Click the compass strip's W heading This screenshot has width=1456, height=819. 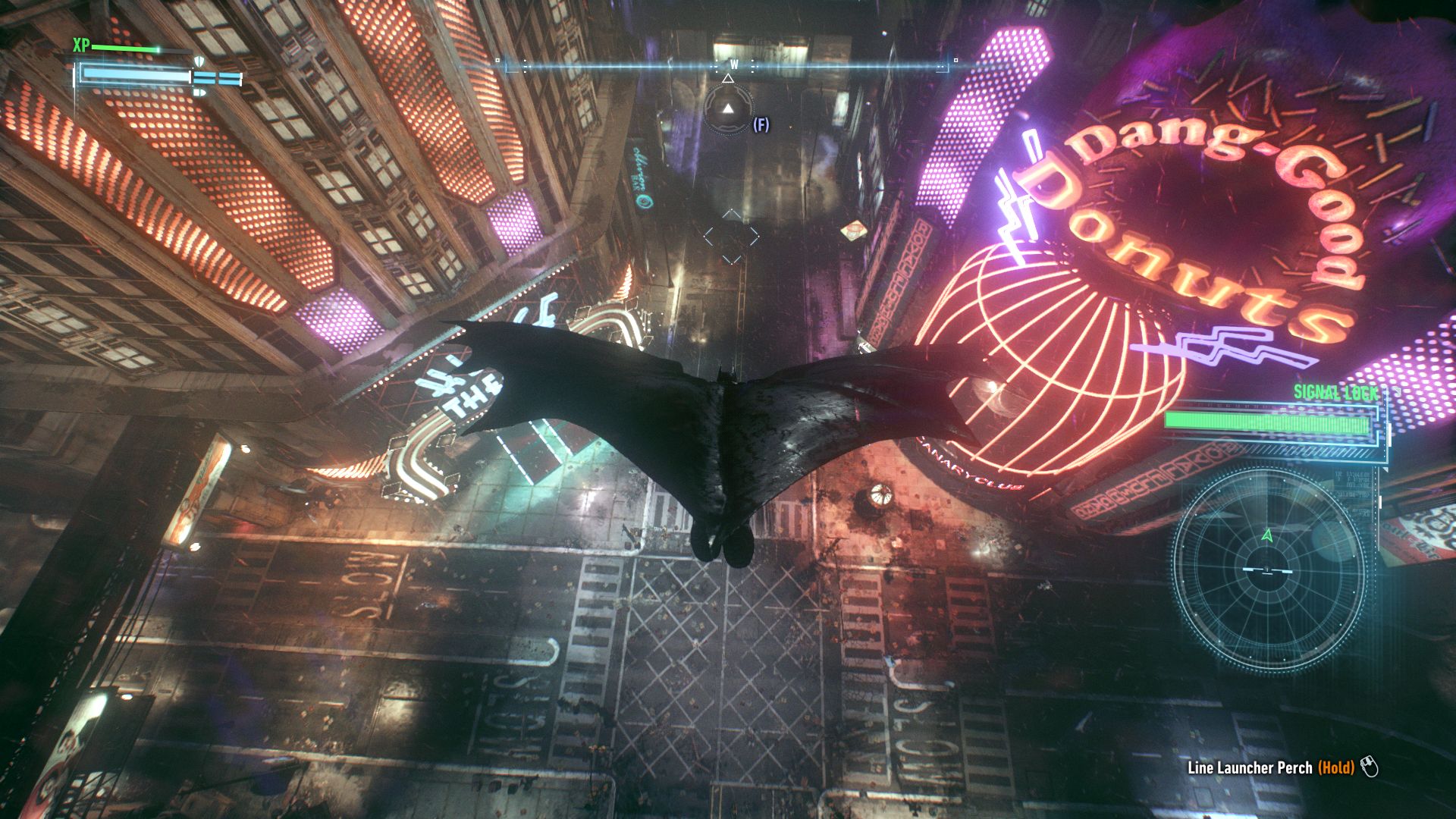733,65
